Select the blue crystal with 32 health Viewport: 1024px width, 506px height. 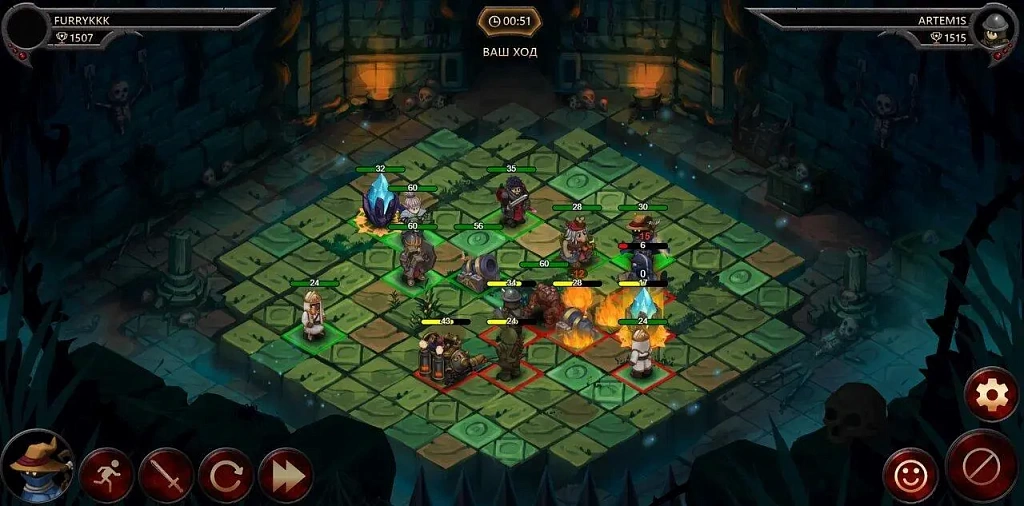point(380,203)
